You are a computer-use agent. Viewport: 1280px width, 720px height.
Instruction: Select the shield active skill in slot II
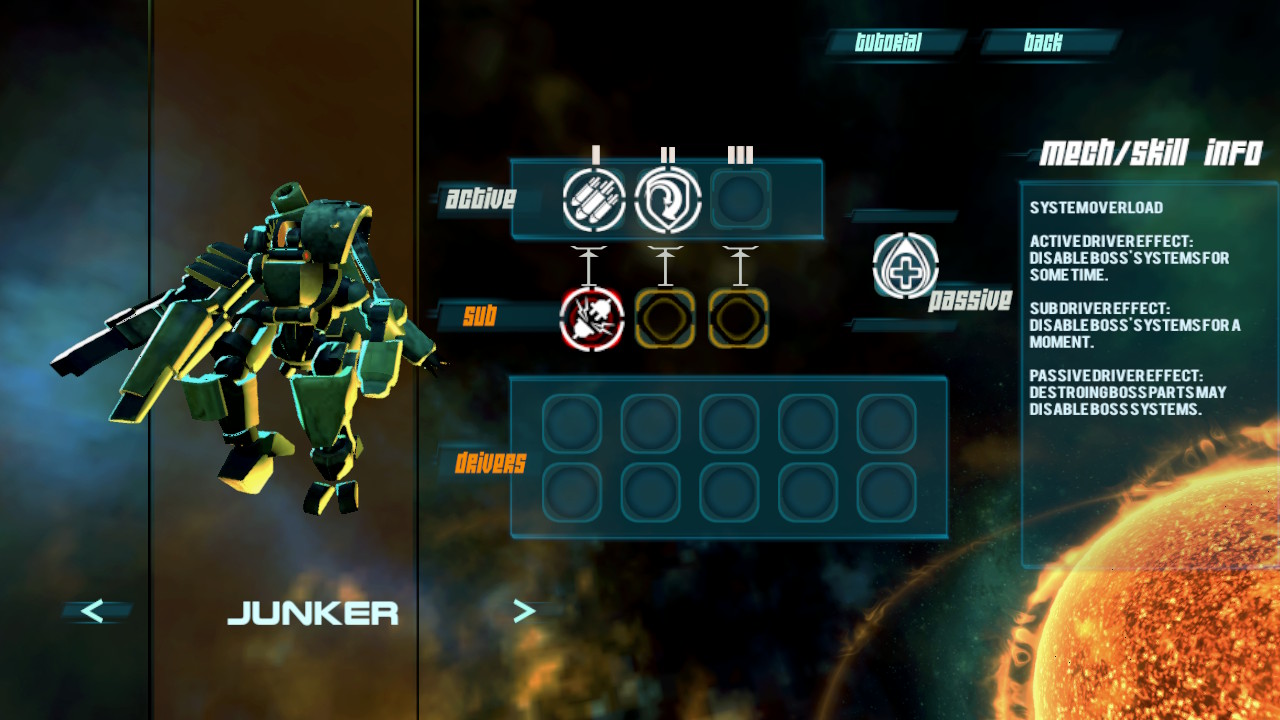pyautogui.click(x=668, y=199)
